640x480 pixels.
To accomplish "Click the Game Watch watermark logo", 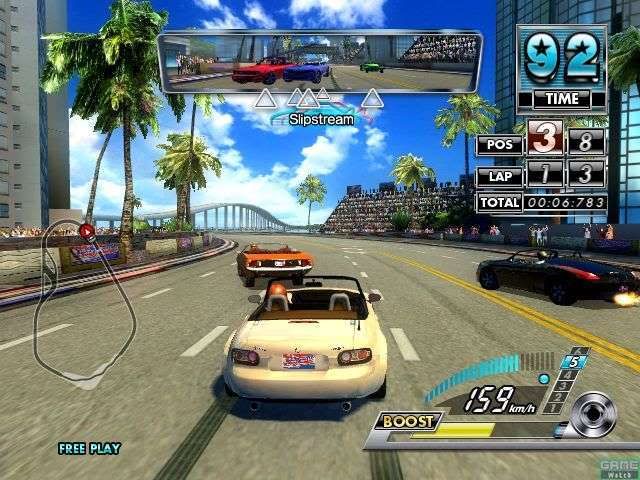I will pos(618,468).
